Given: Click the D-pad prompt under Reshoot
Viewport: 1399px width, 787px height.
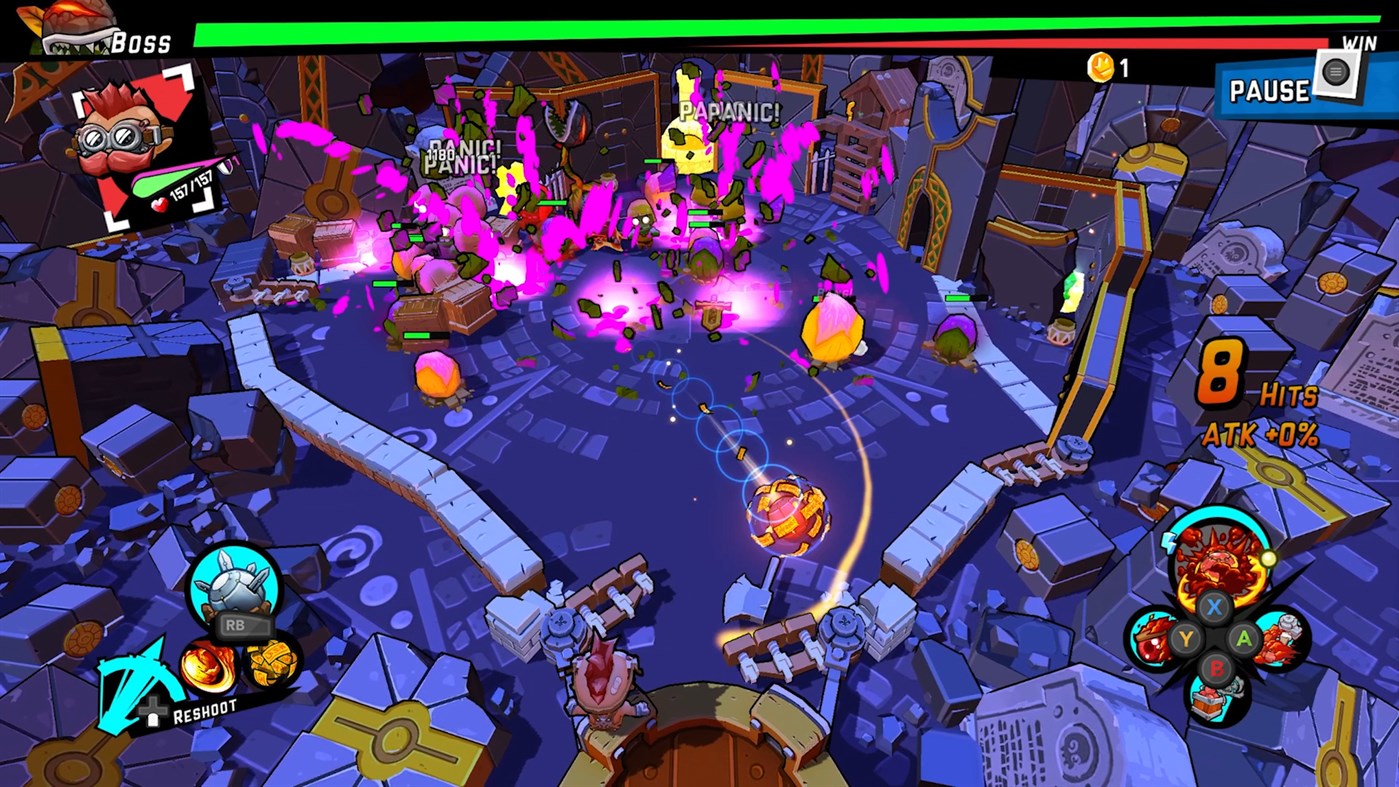Looking at the screenshot, I should point(153,710).
